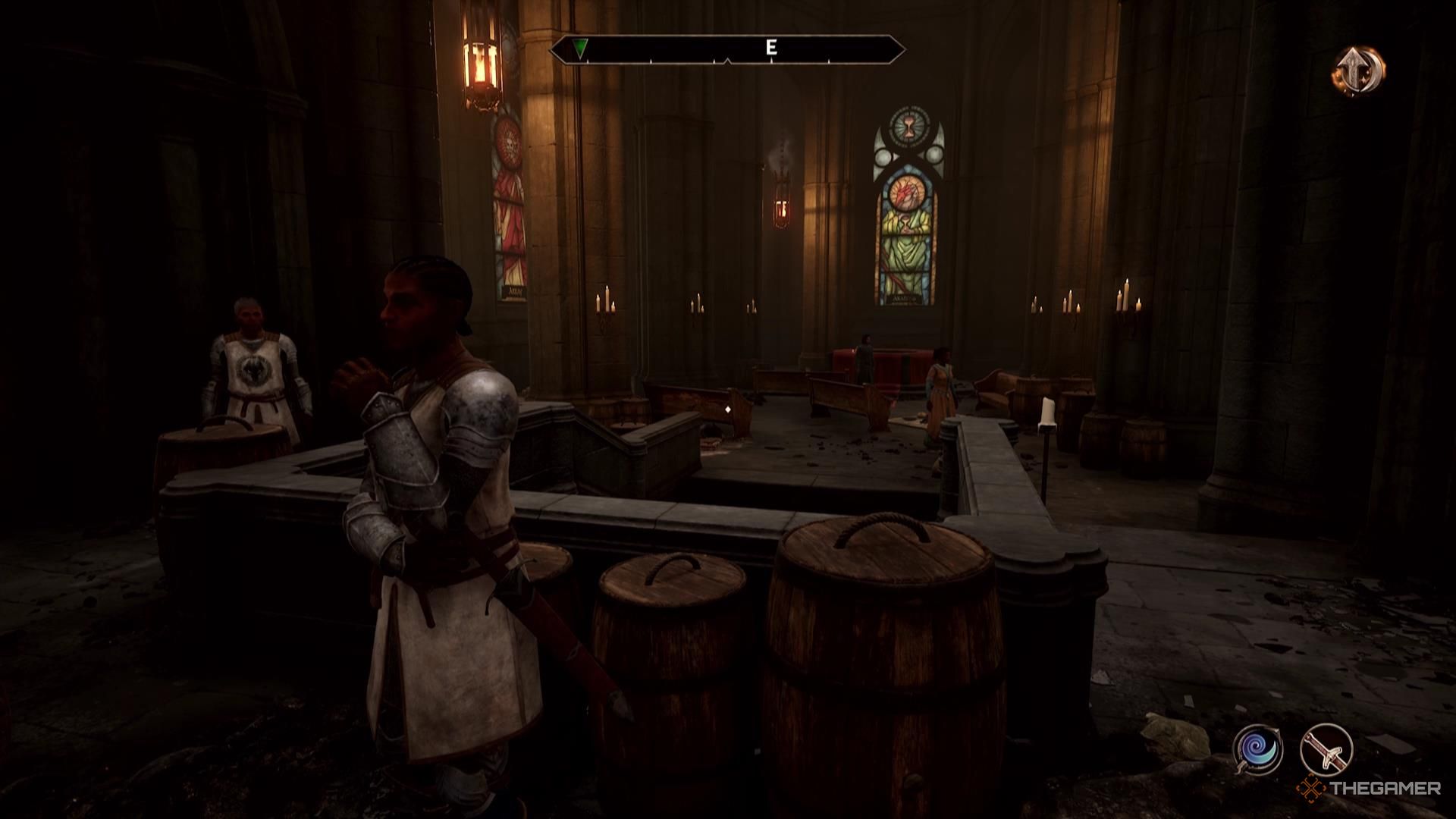Click the green quest marker on compass

[580, 49]
